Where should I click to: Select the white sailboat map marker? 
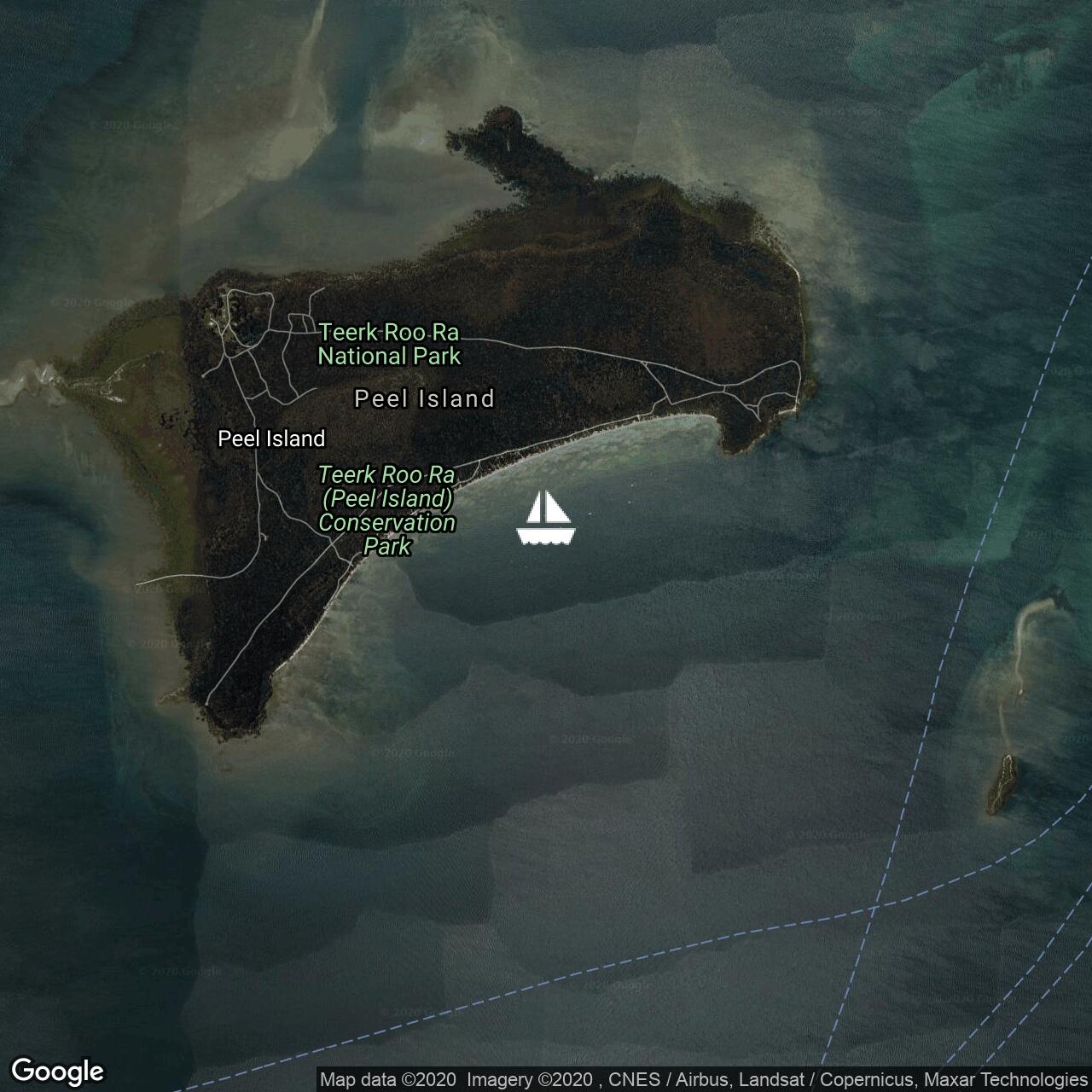point(546,518)
